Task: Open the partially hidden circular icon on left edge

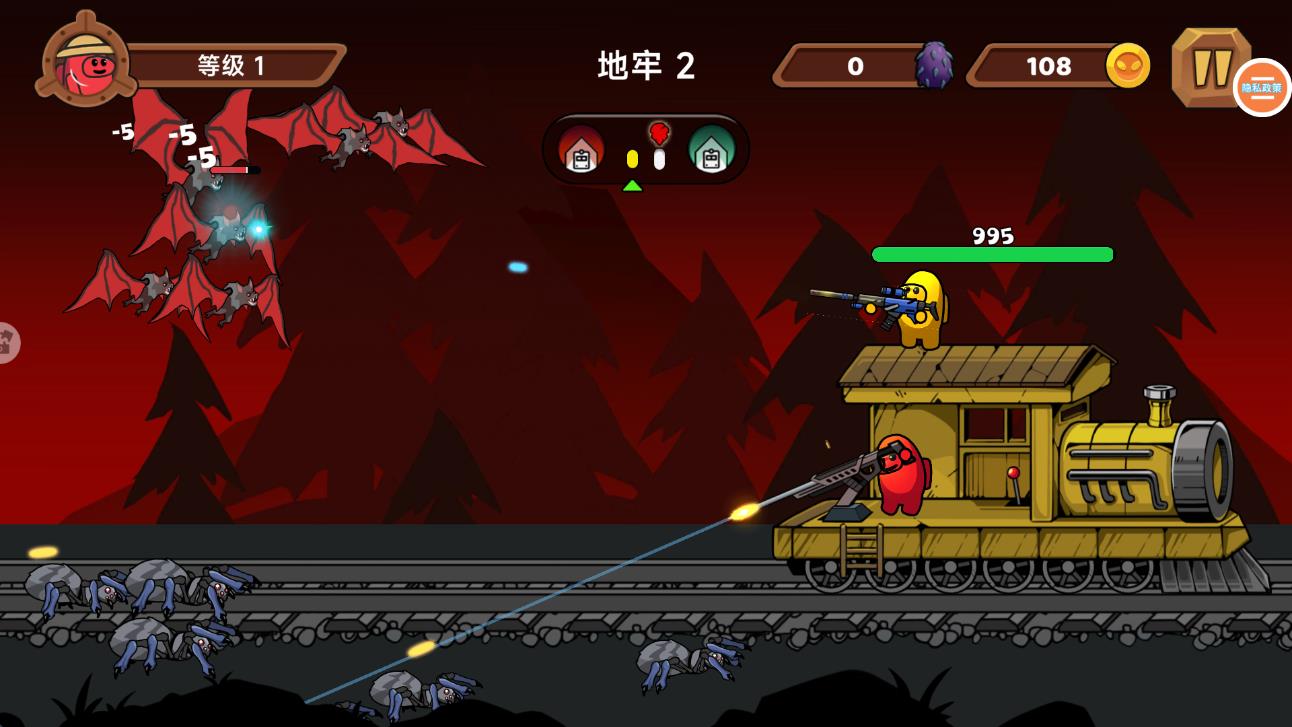Action: pyautogui.click(x=8, y=341)
